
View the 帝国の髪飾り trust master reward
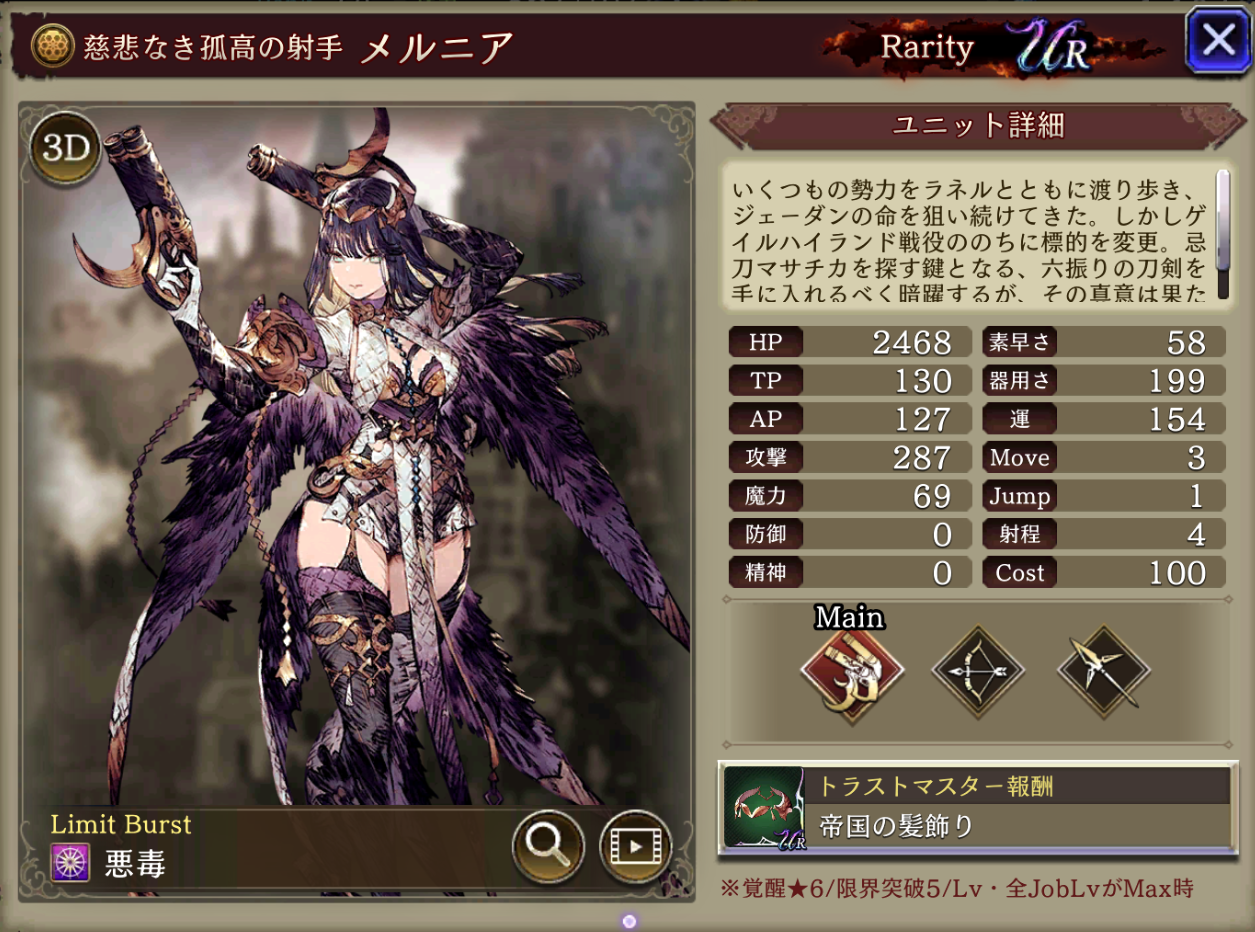[x=977, y=807]
